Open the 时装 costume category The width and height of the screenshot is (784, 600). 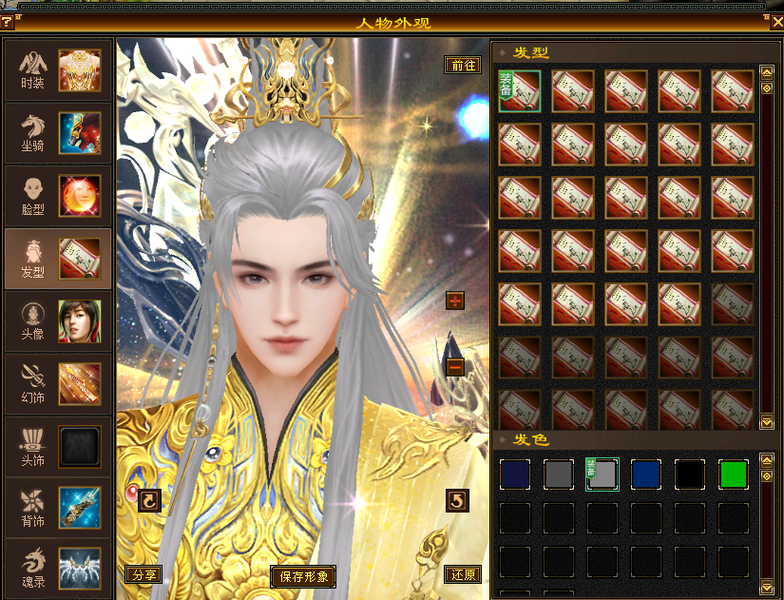pos(58,70)
